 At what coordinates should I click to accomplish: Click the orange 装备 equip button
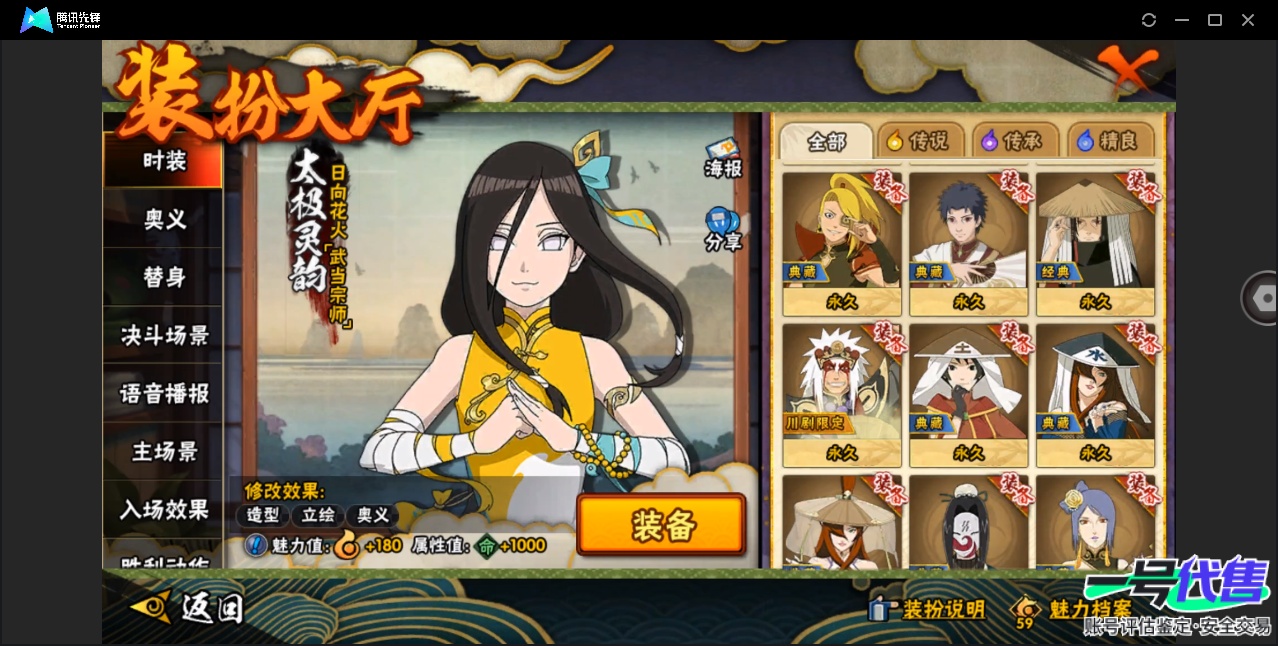[661, 525]
